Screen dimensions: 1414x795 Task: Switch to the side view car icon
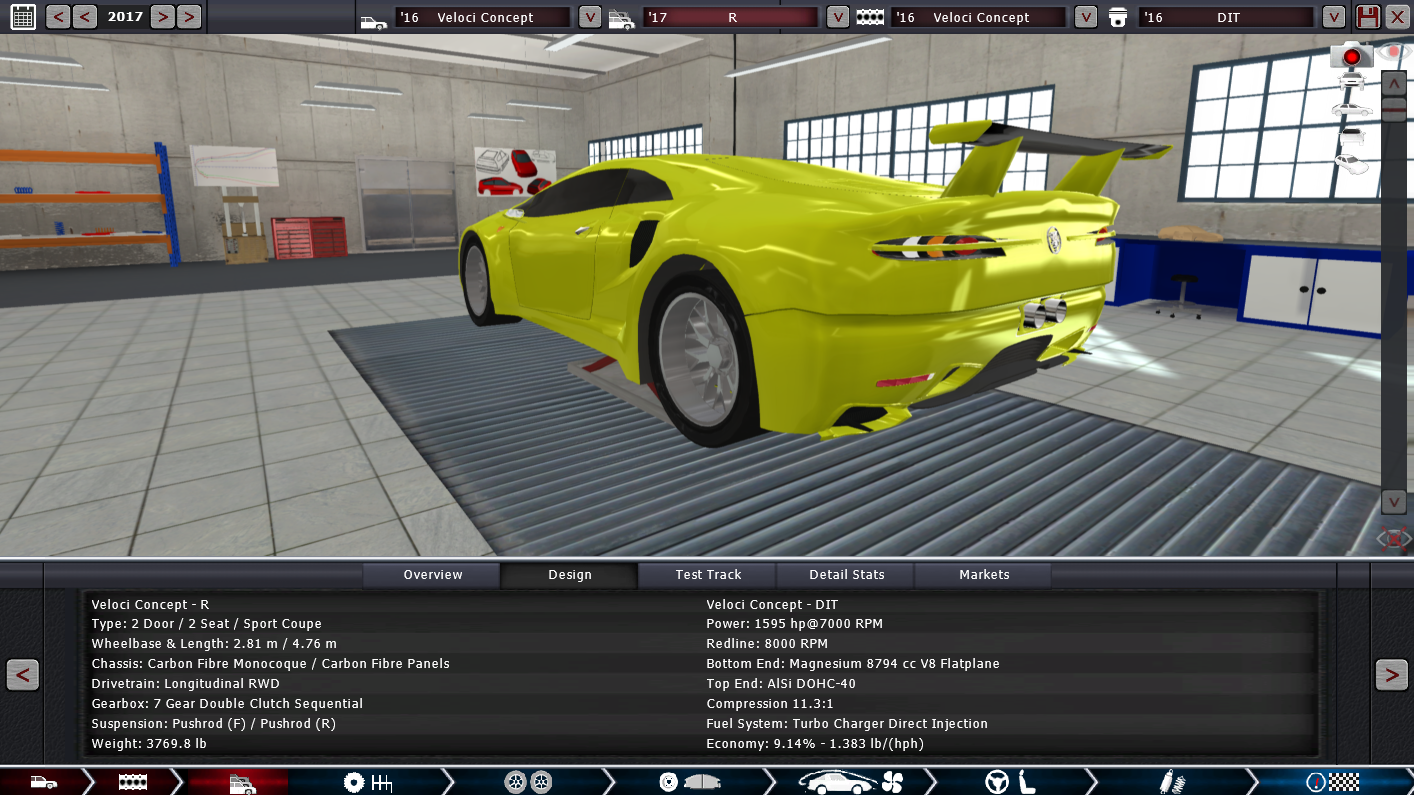(1351, 108)
